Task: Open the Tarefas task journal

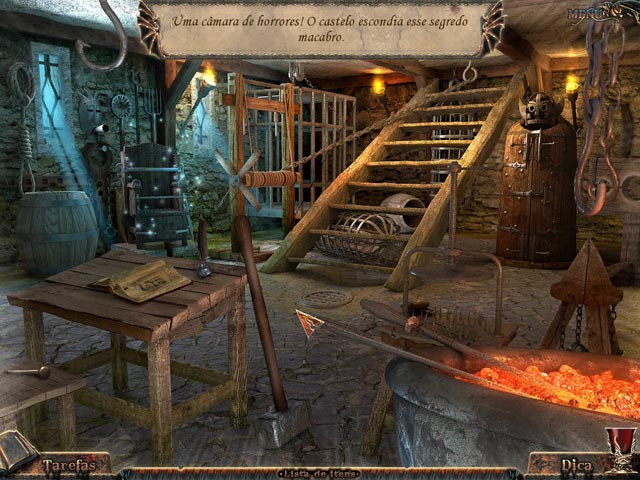Action: coord(73,465)
